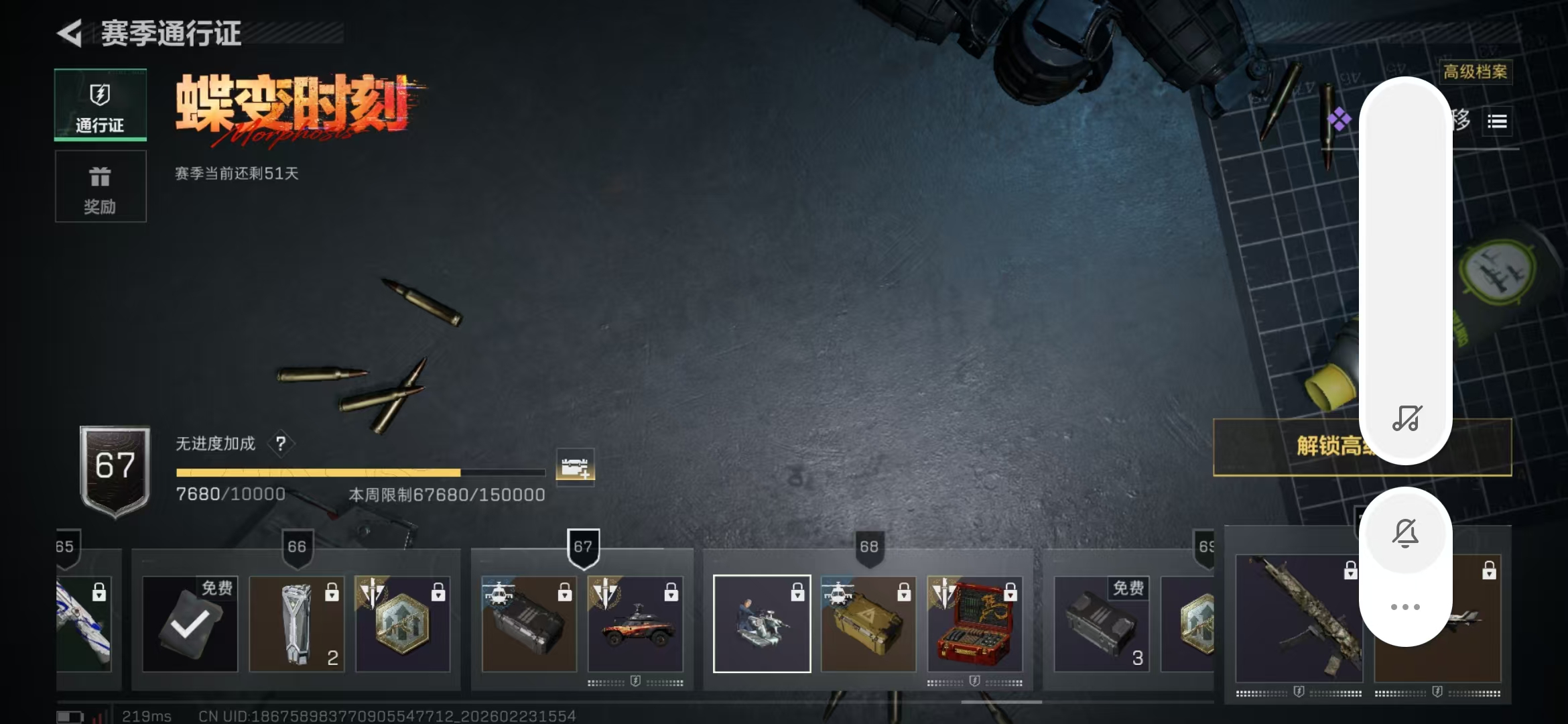Select the hexagonal gold badge reward at level 66
This screenshot has width=1568, height=724.
pos(403,624)
